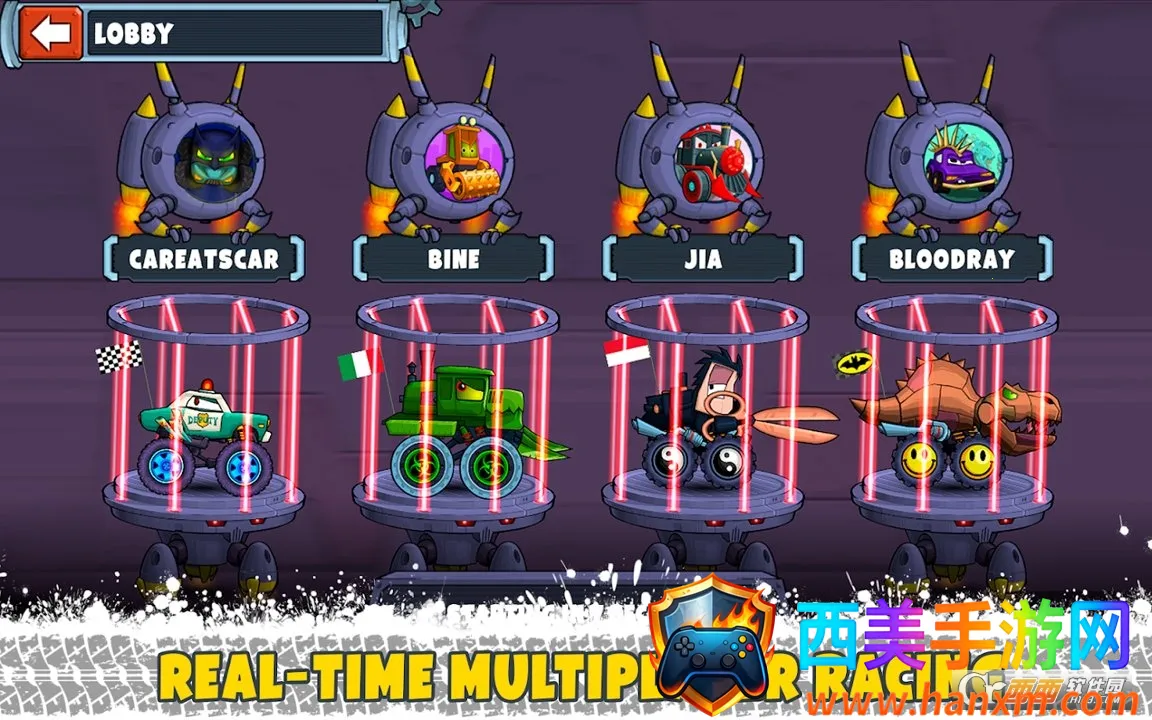Select the CAREATSCAR player nameplate
The width and height of the screenshot is (1152, 720).
[x=204, y=259]
